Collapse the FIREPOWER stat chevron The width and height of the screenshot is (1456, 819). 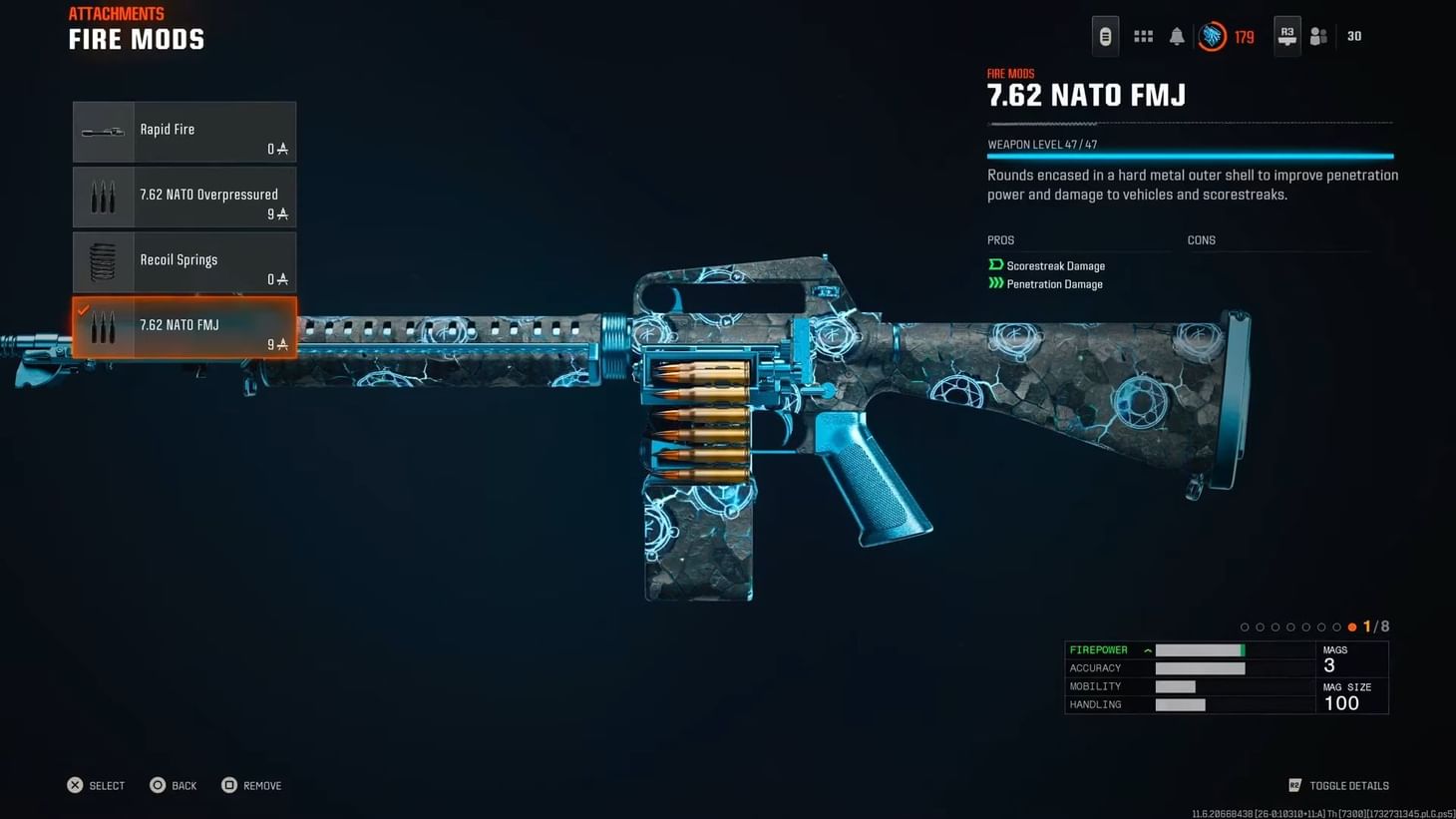tap(1147, 649)
